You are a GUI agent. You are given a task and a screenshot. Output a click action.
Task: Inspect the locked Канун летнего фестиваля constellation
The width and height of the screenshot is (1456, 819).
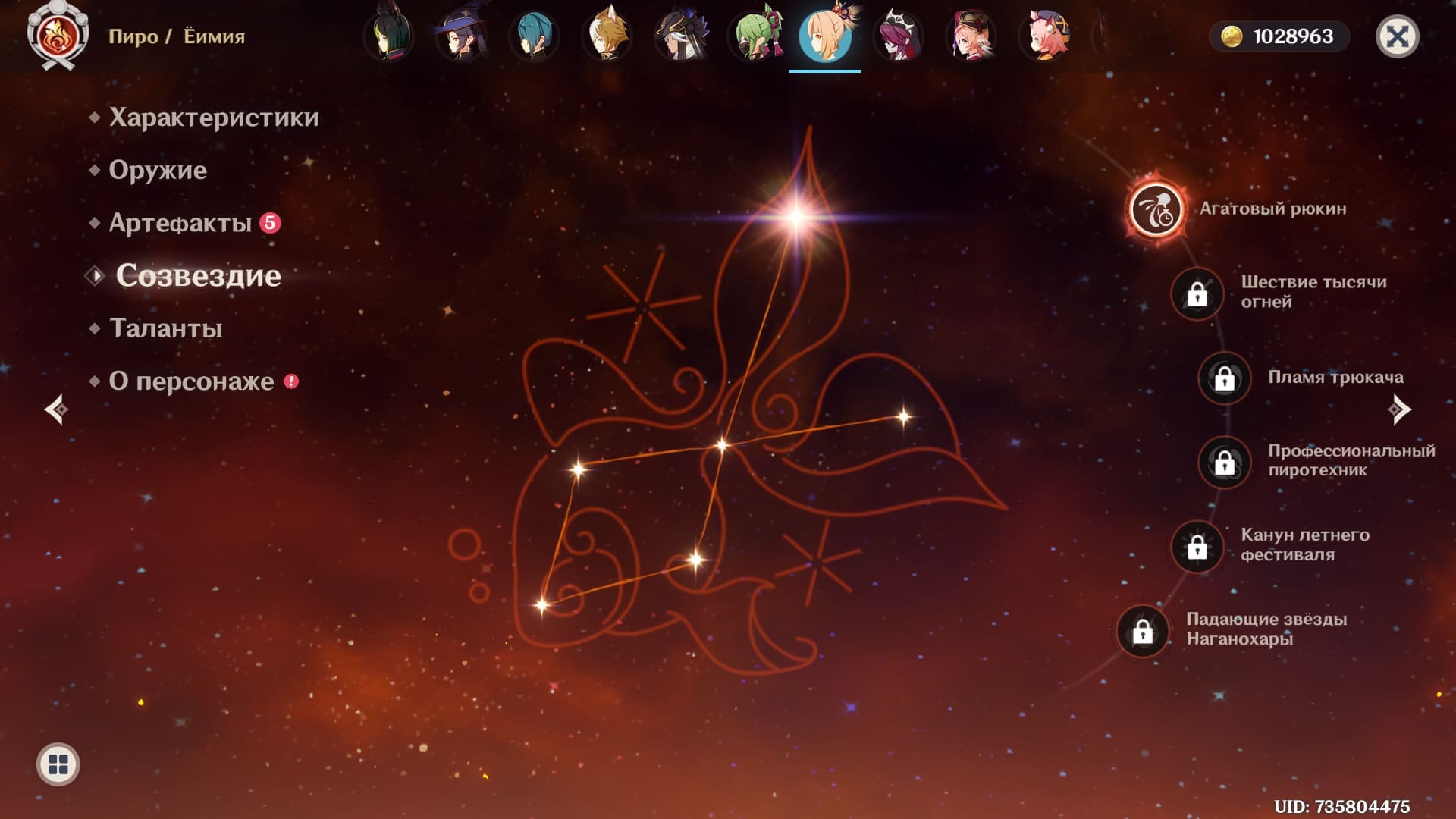pyautogui.click(x=1197, y=546)
